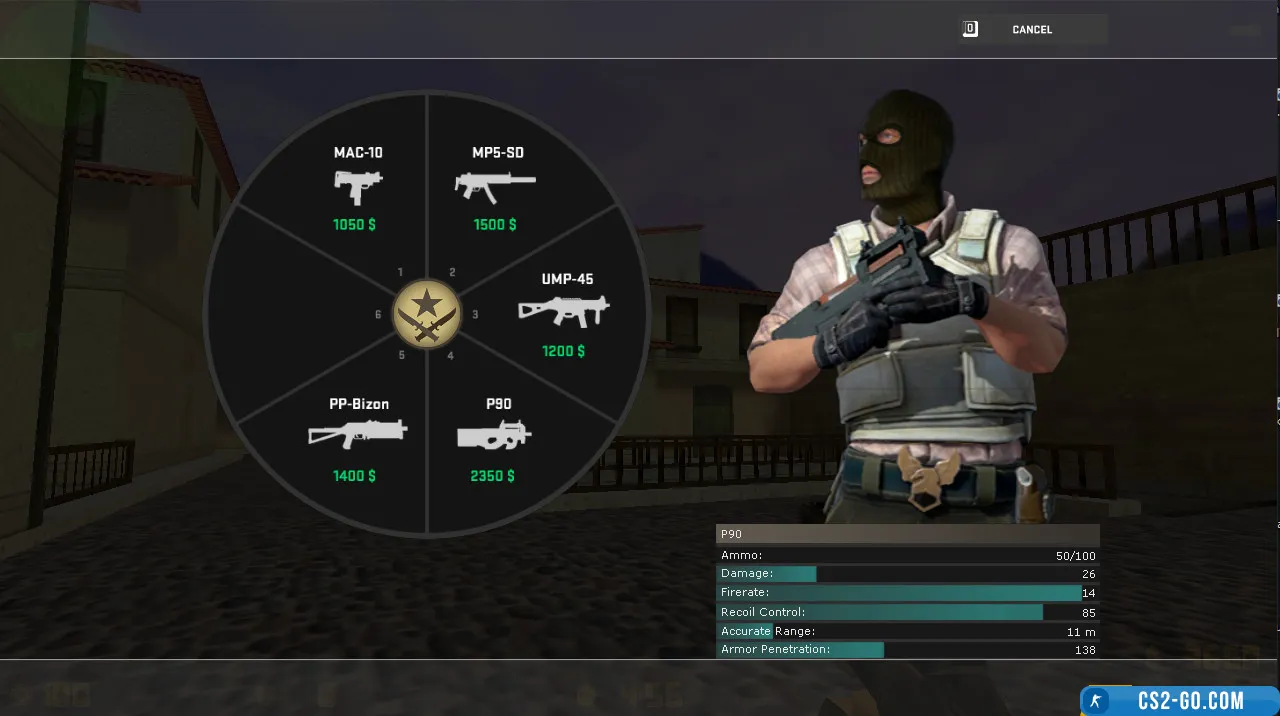
Task: Purchase the P90 for 2350 $
Action: (x=495, y=439)
